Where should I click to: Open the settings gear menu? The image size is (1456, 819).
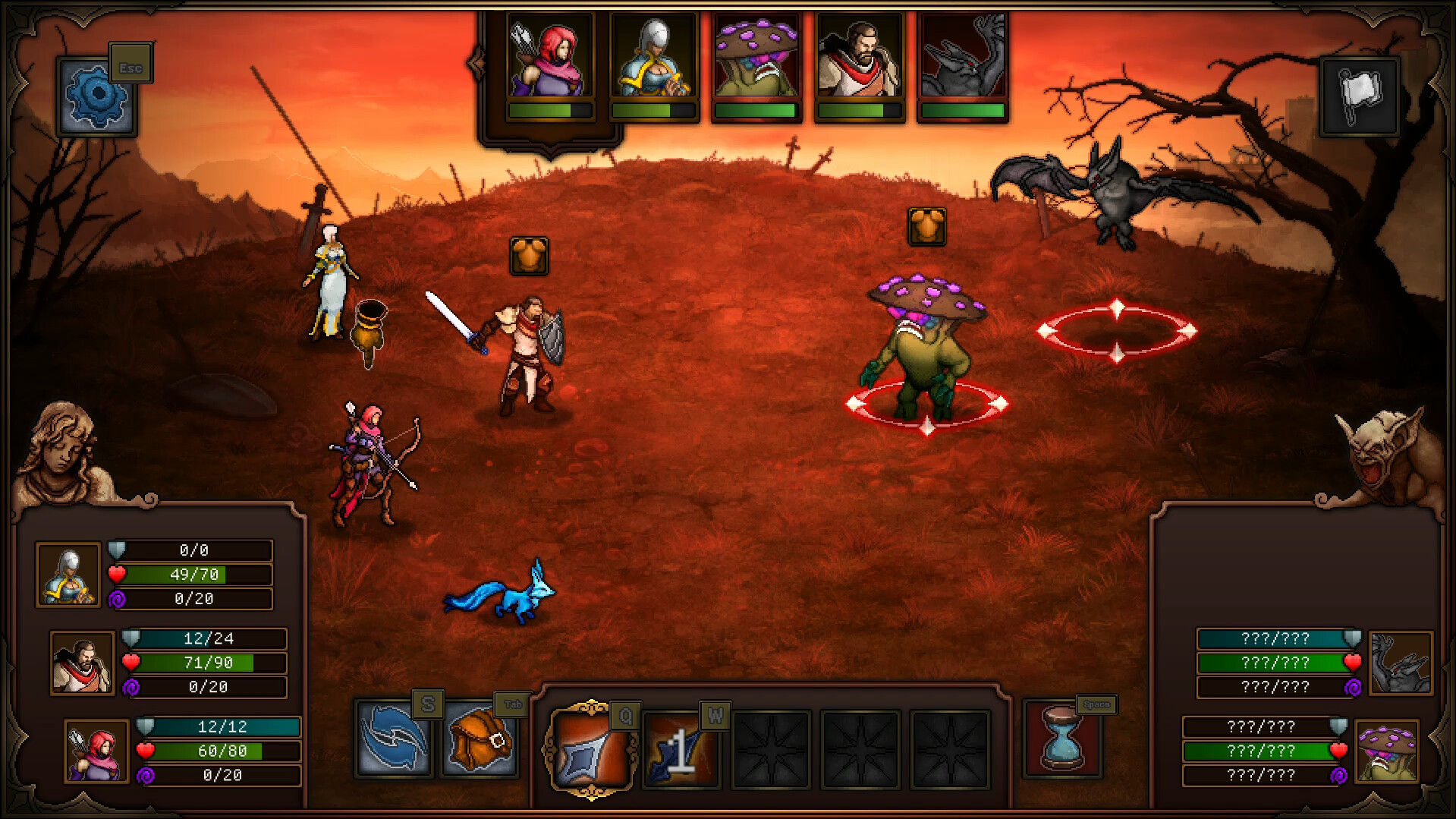[x=97, y=97]
